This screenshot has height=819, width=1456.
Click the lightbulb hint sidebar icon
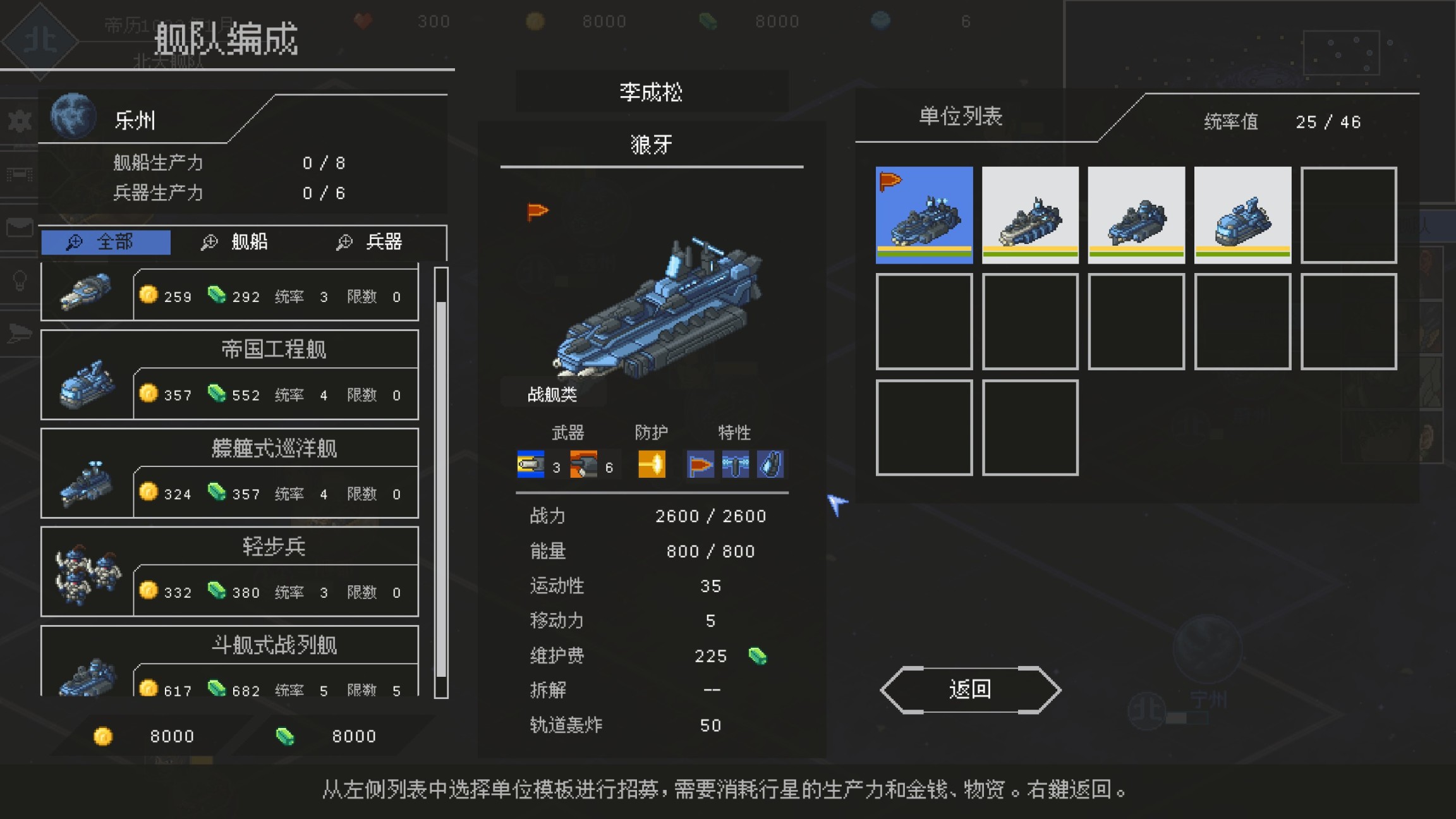[x=19, y=272]
